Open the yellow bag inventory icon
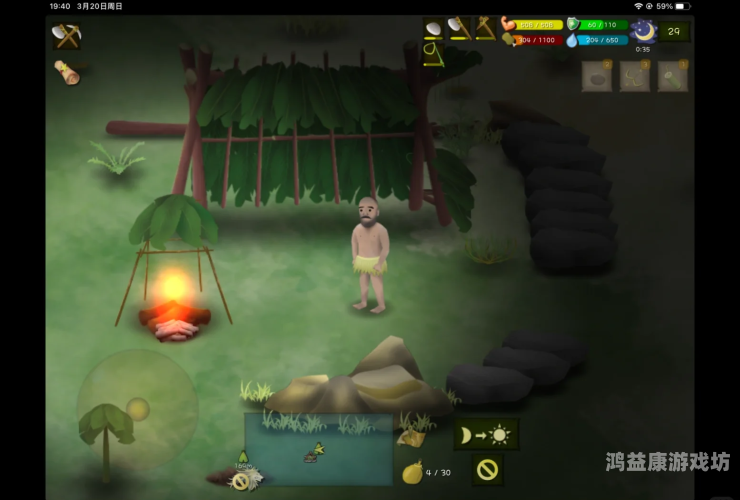 click(x=411, y=472)
